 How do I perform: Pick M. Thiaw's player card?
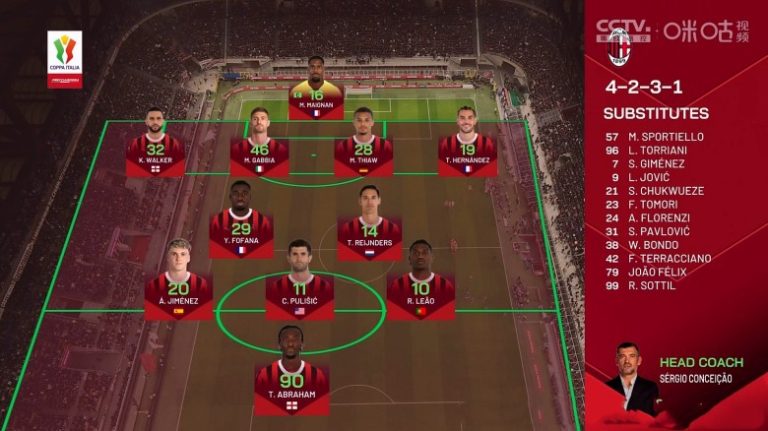(363, 148)
